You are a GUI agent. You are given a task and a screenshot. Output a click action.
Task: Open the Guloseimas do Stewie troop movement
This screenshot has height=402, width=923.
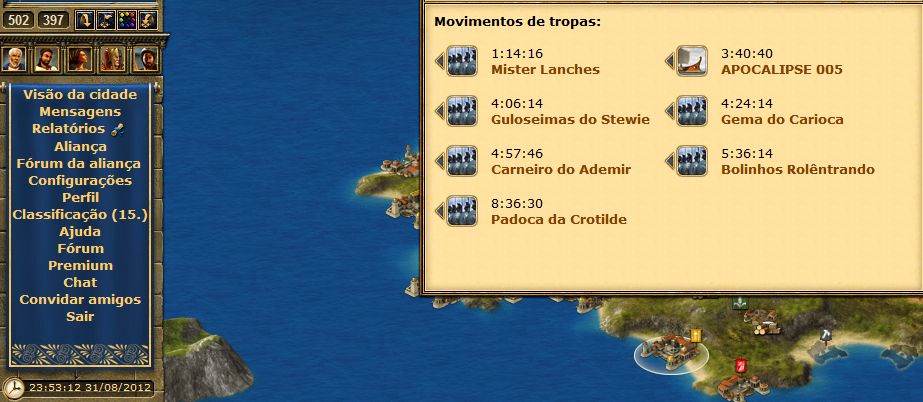pyautogui.click(x=570, y=119)
